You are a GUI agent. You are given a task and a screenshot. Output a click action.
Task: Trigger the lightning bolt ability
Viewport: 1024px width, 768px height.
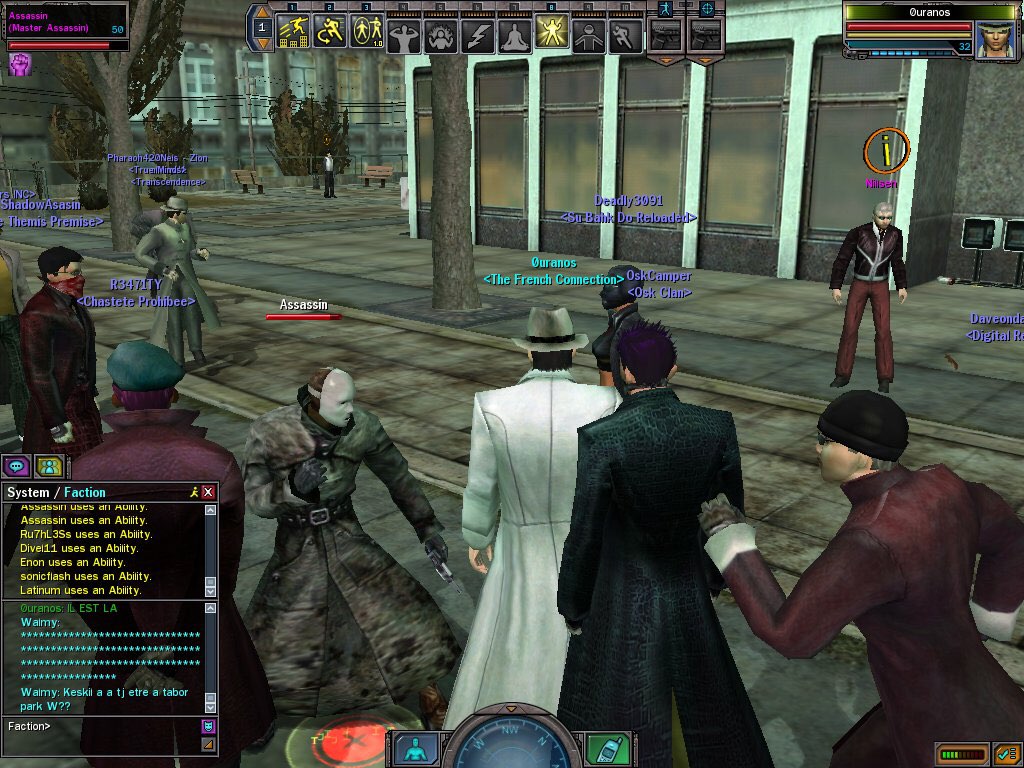(x=478, y=37)
